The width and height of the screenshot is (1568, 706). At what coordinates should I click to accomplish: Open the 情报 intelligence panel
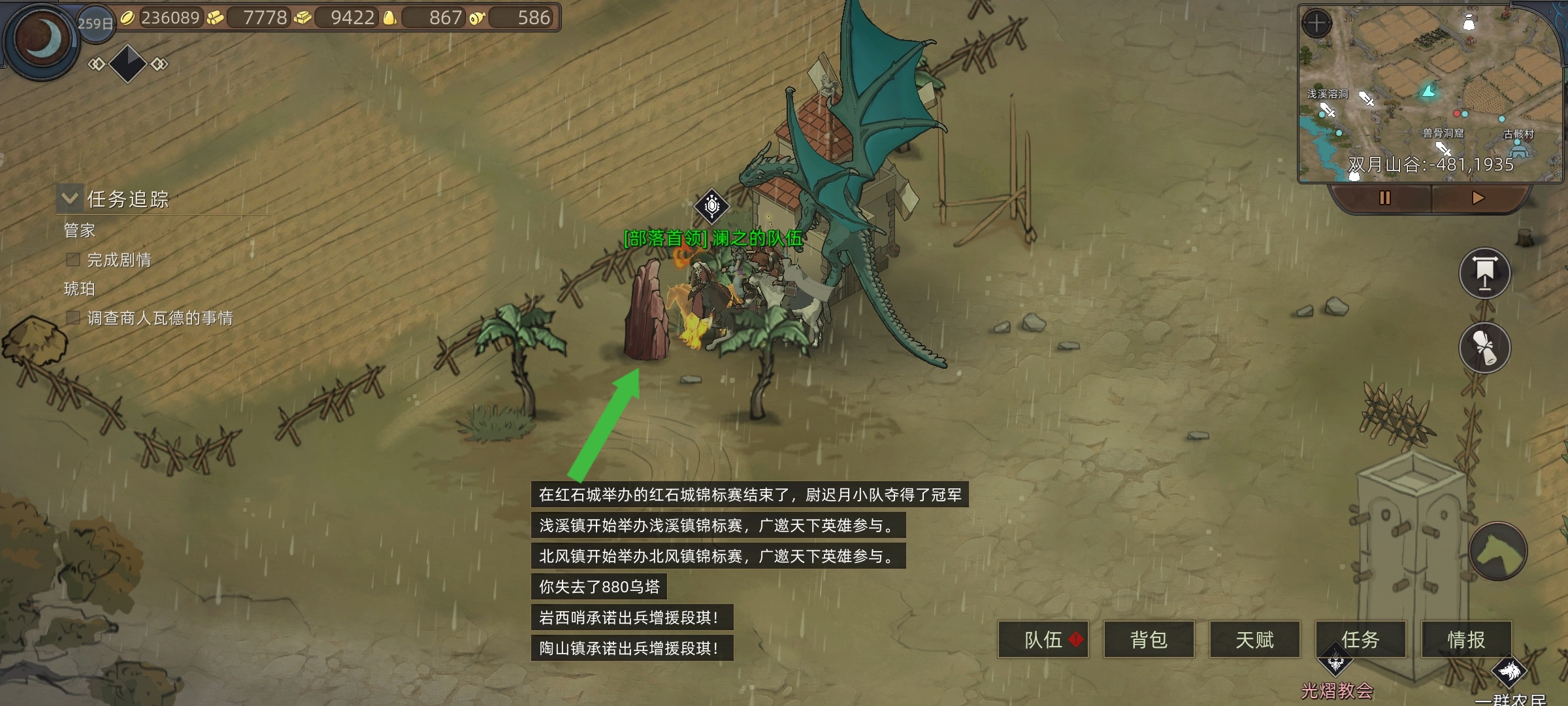[x=1466, y=639]
